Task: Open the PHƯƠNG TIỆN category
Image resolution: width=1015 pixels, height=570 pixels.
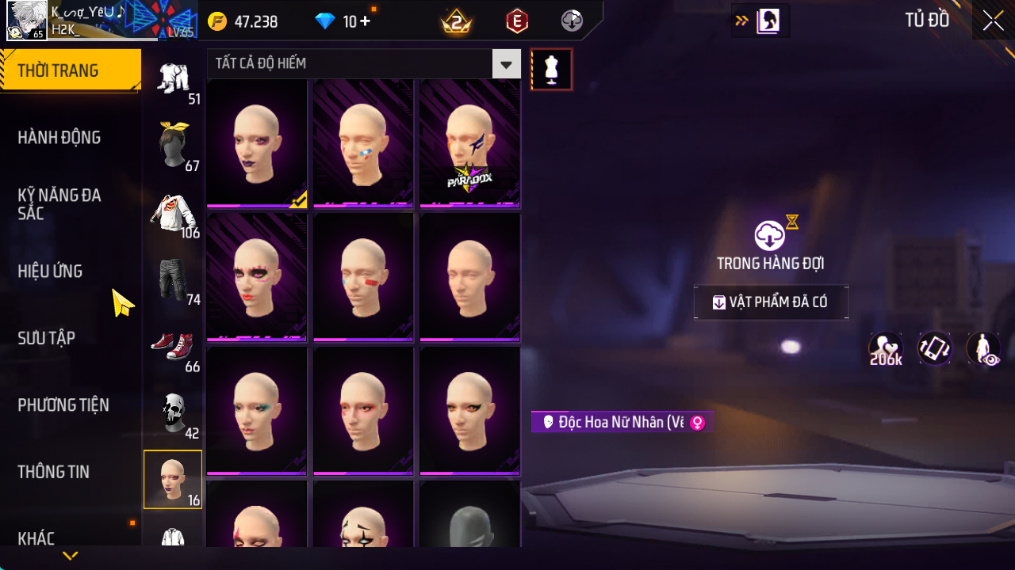Action: [x=63, y=405]
